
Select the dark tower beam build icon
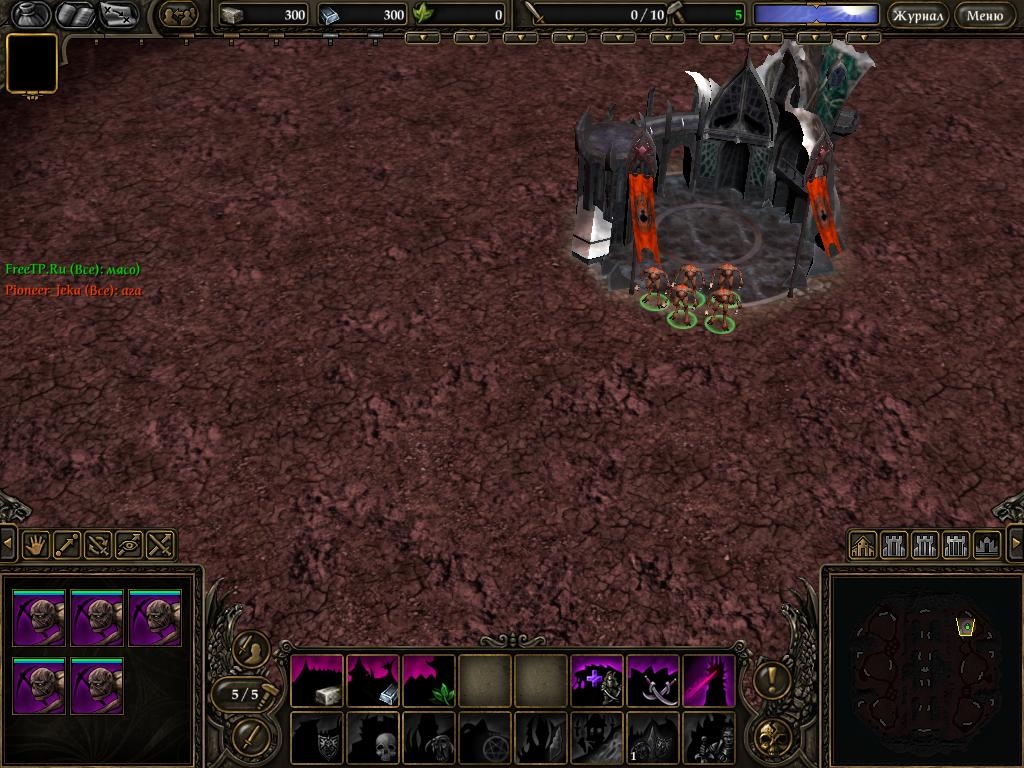pyautogui.click(x=709, y=681)
